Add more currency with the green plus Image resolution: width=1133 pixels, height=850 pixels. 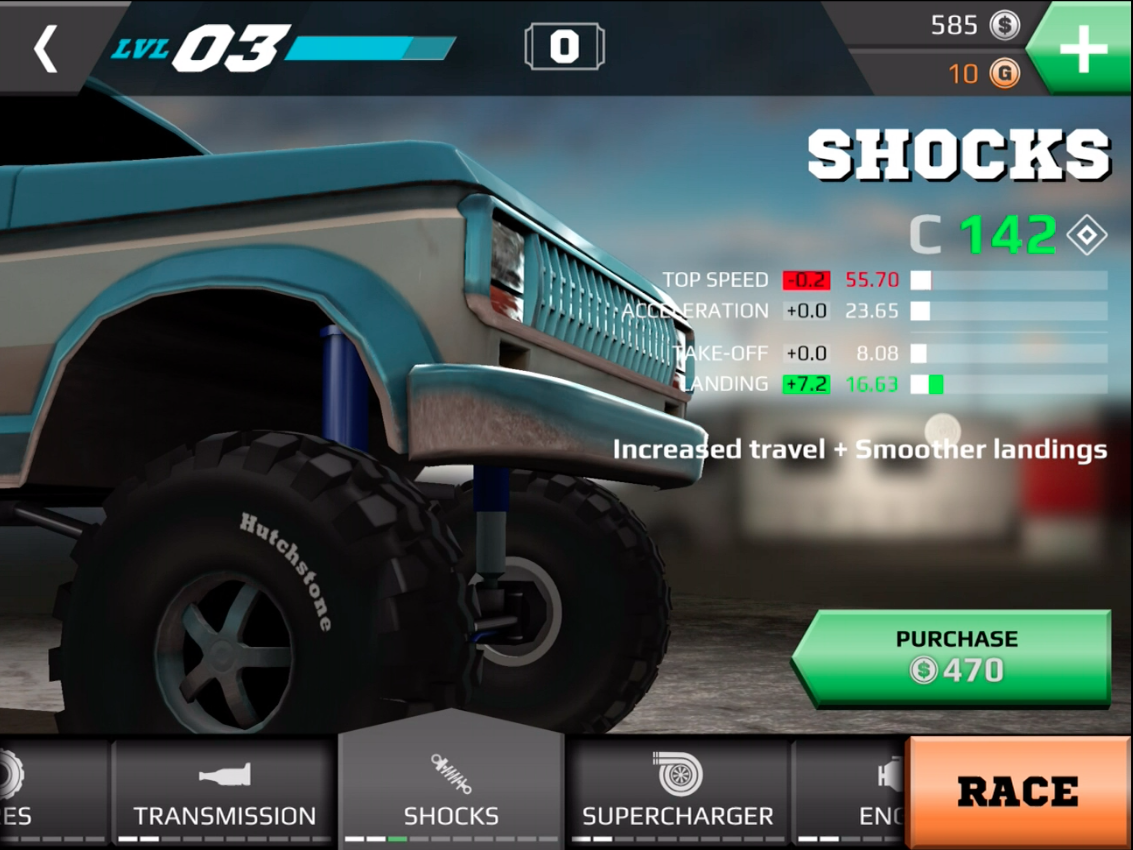click(1084, 49)
